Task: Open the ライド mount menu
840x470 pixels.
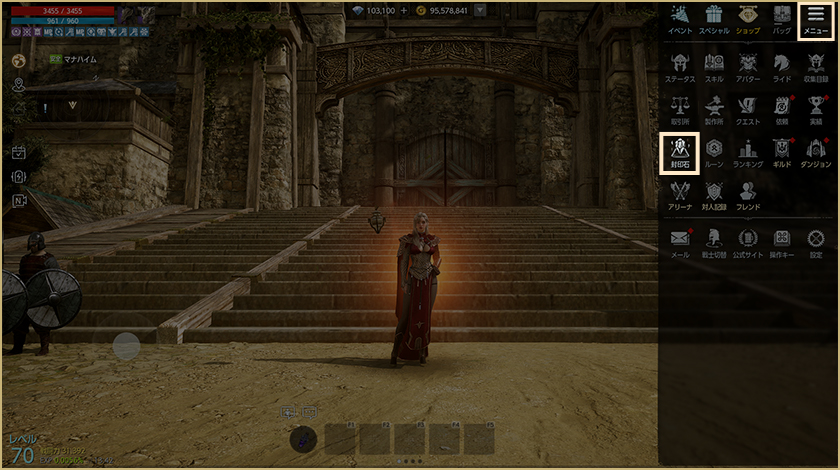Action: coord(782,64)
